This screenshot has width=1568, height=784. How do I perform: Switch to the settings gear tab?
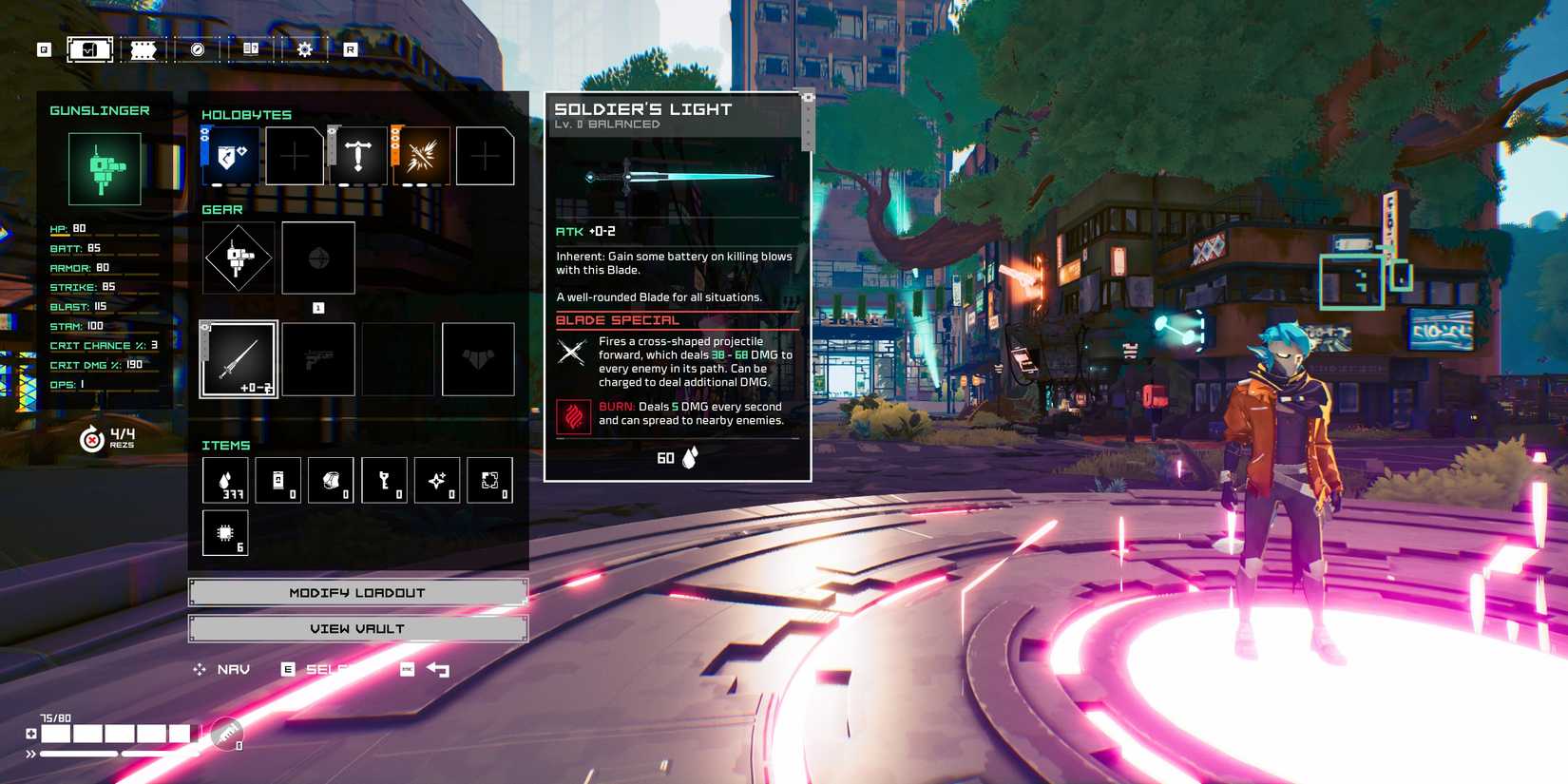click(304, 49)
